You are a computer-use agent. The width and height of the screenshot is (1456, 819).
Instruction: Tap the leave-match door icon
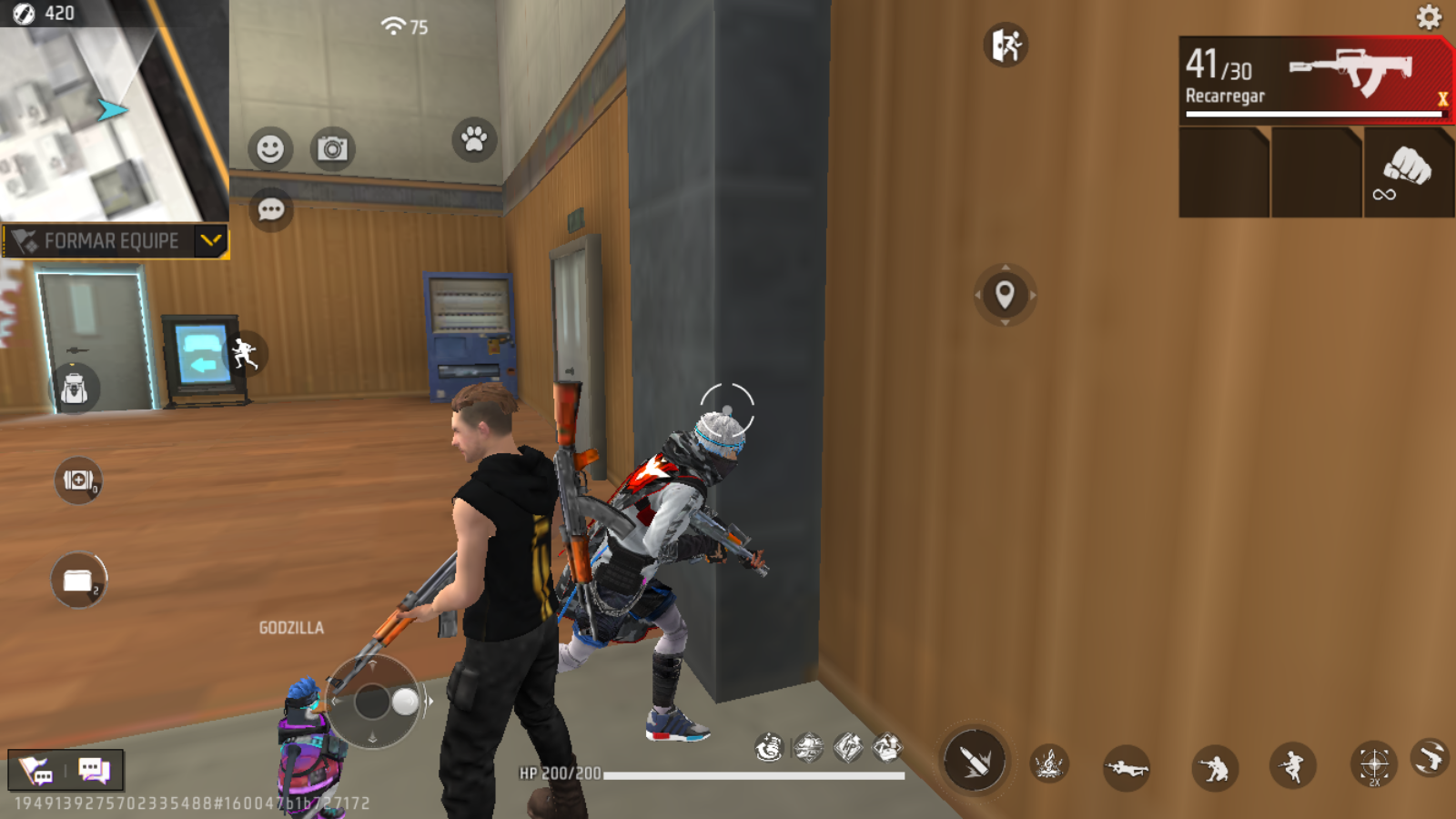point(1005,45)
